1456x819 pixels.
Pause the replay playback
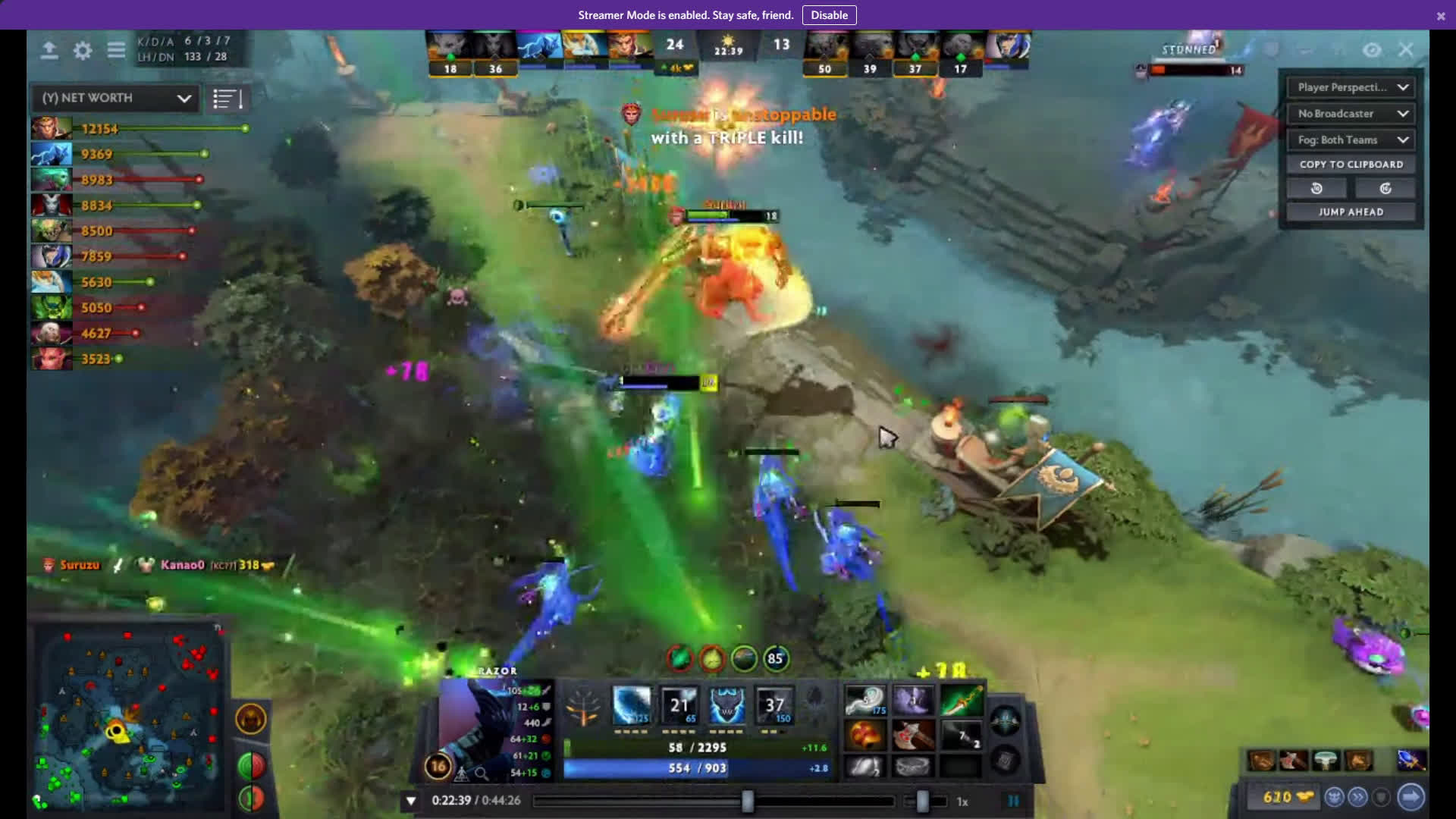tap(1013, 801)
